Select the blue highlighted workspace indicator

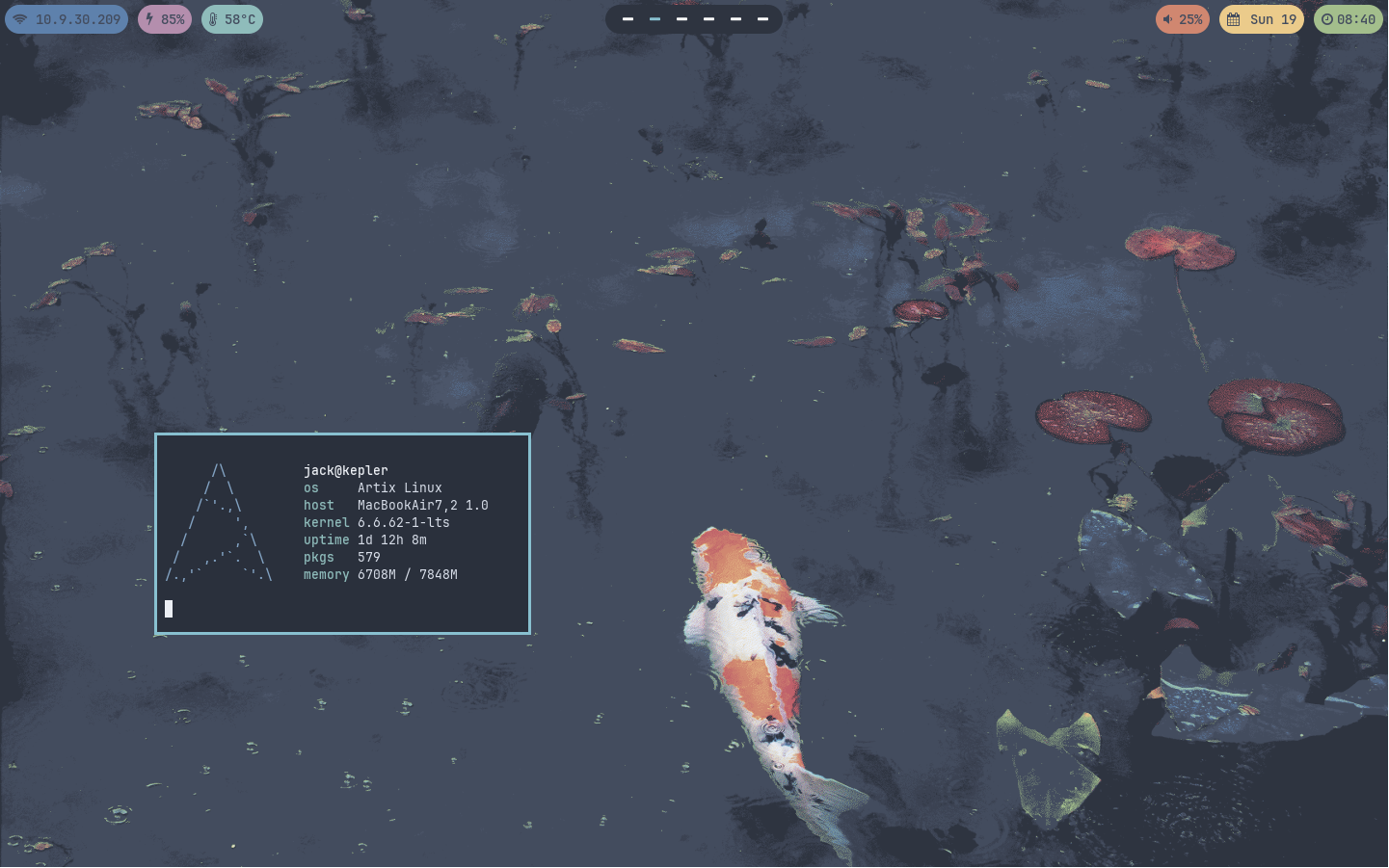[x=654, y=19]
